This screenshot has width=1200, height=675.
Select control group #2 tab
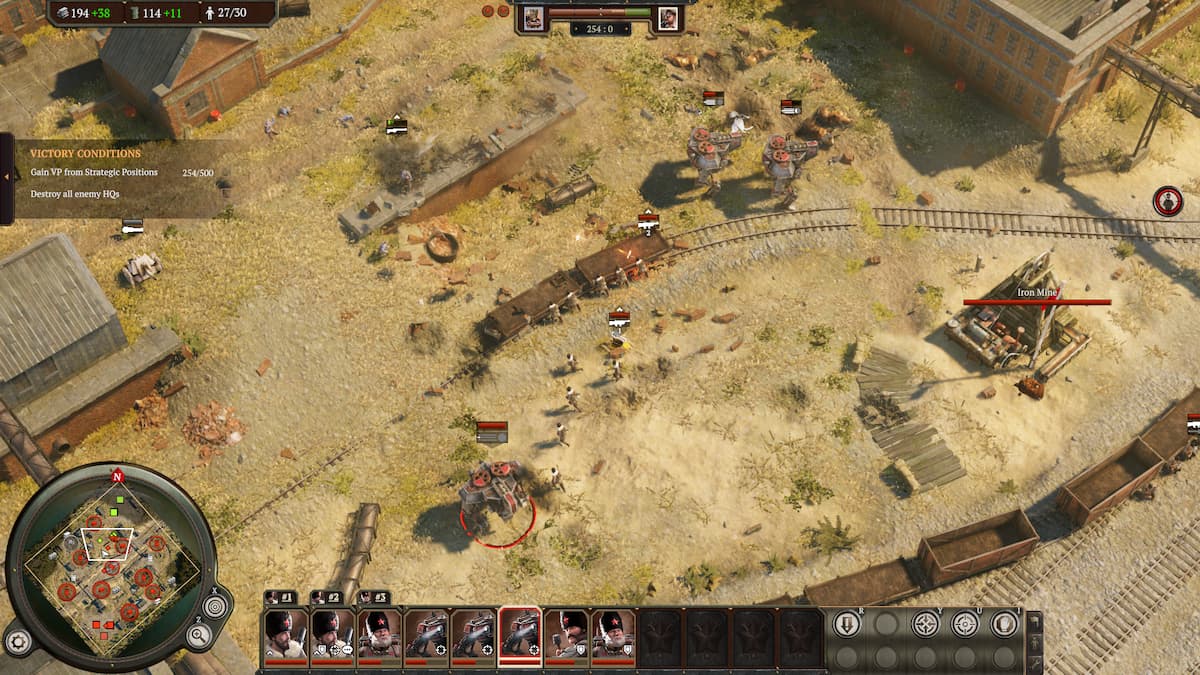pos(326,598)
